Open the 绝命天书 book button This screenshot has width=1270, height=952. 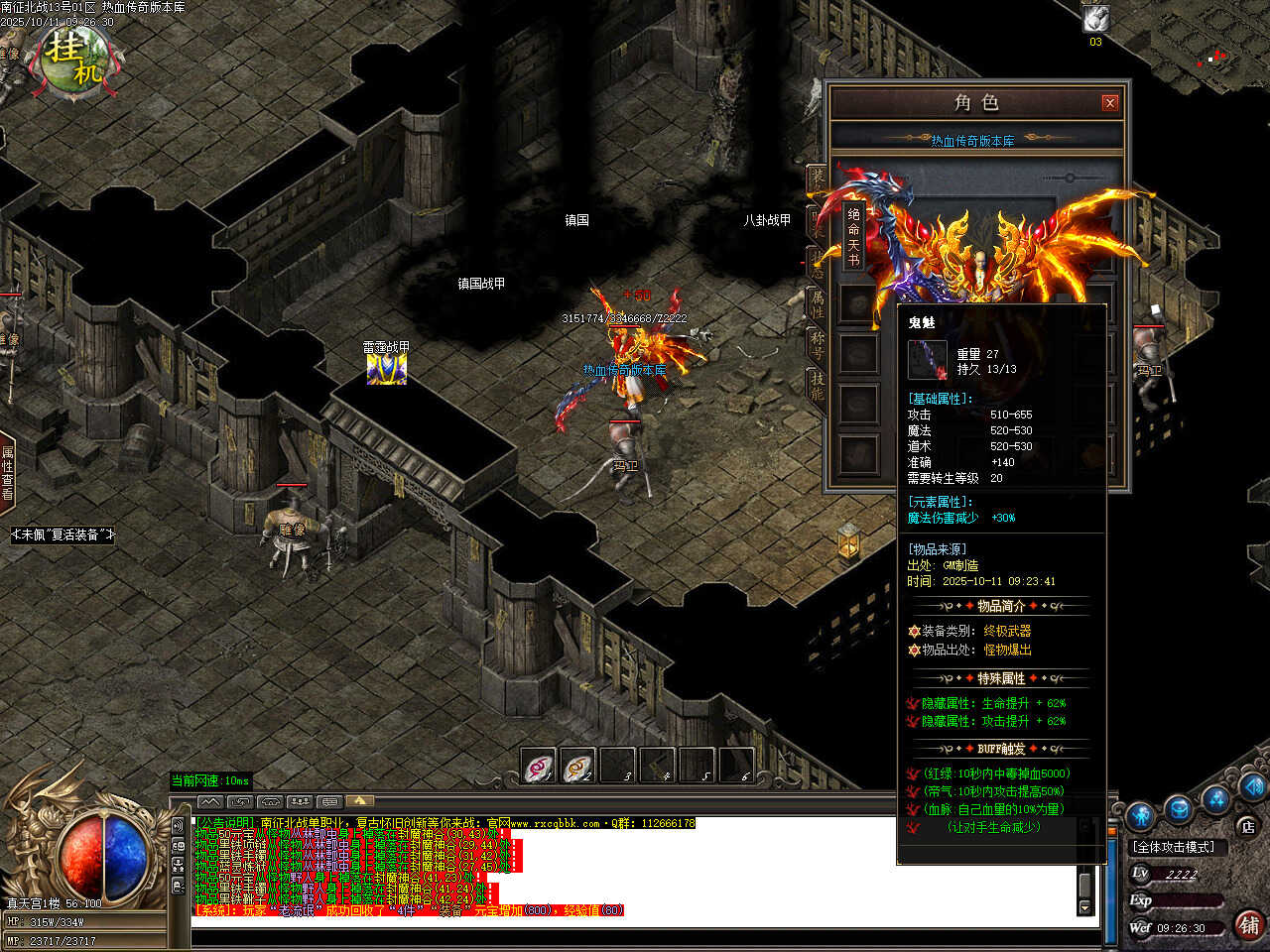click(853, 238)
